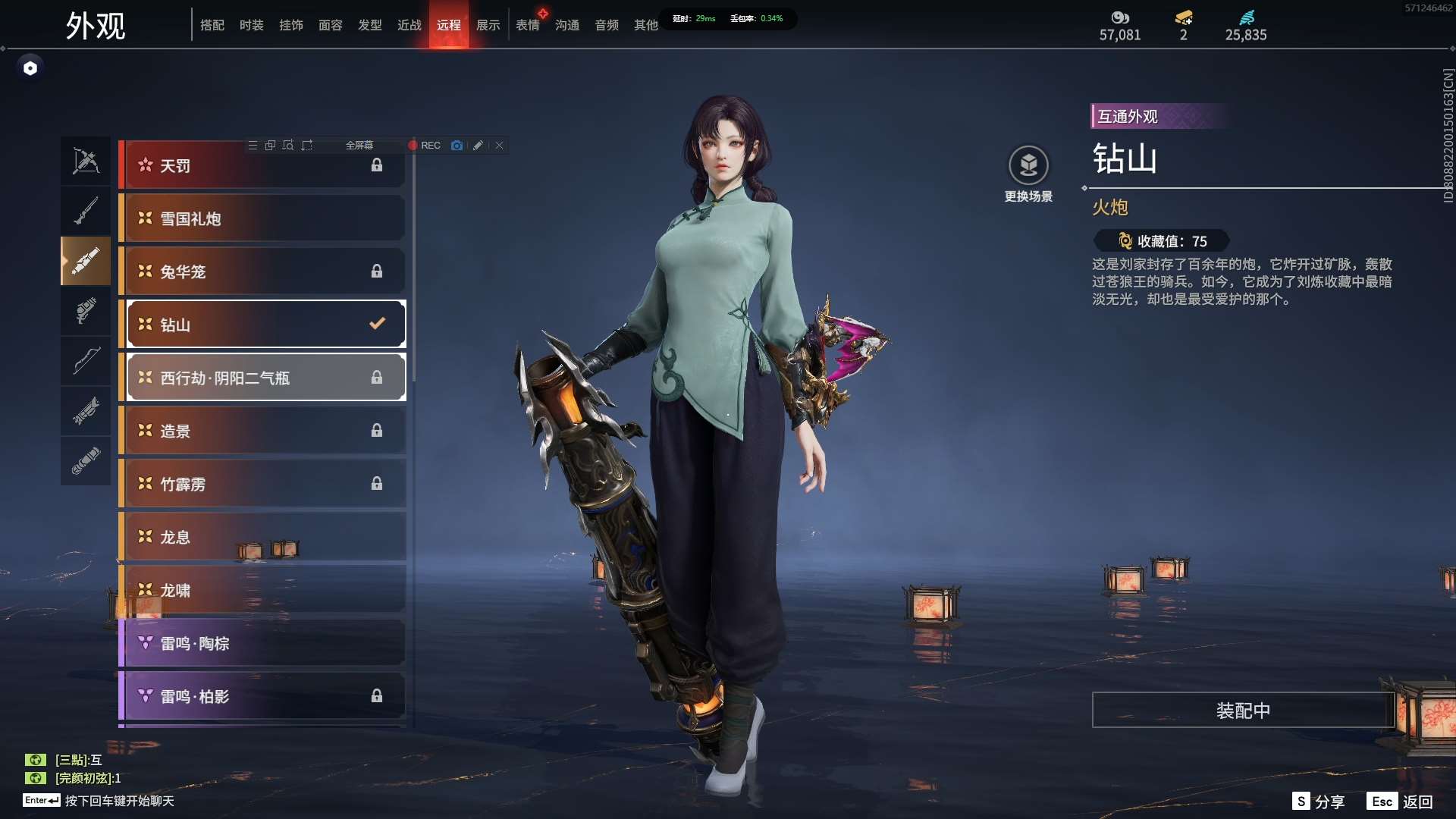Open the 近战 weapons tab
The image size is (1456, 819).
409,25
